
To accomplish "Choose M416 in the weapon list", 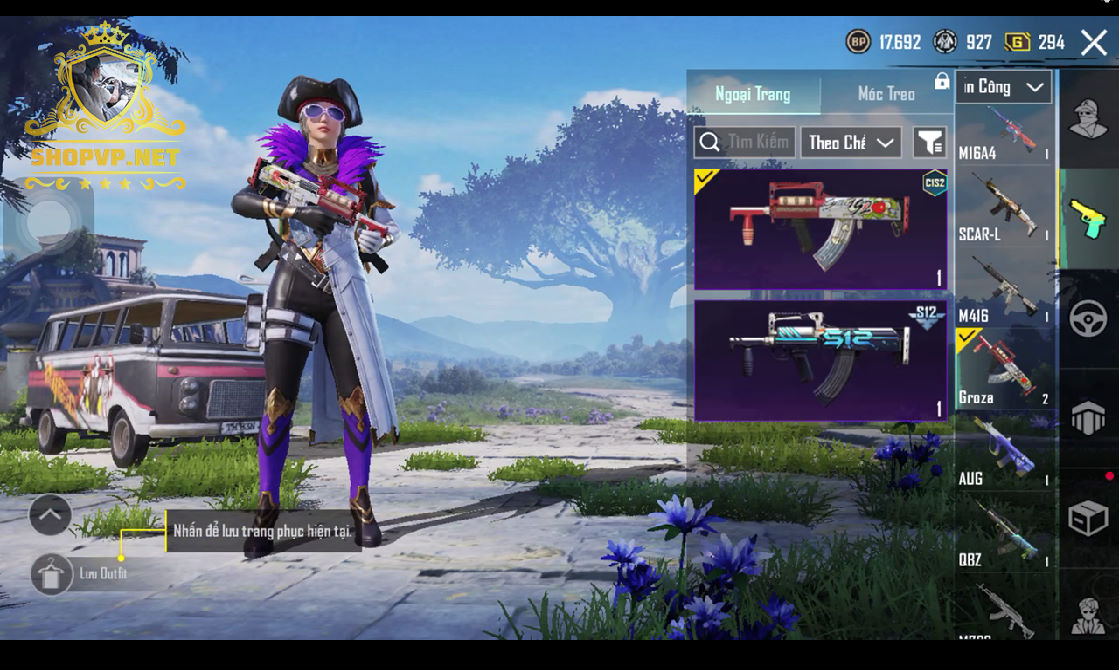I will (x=1004, y=290).
